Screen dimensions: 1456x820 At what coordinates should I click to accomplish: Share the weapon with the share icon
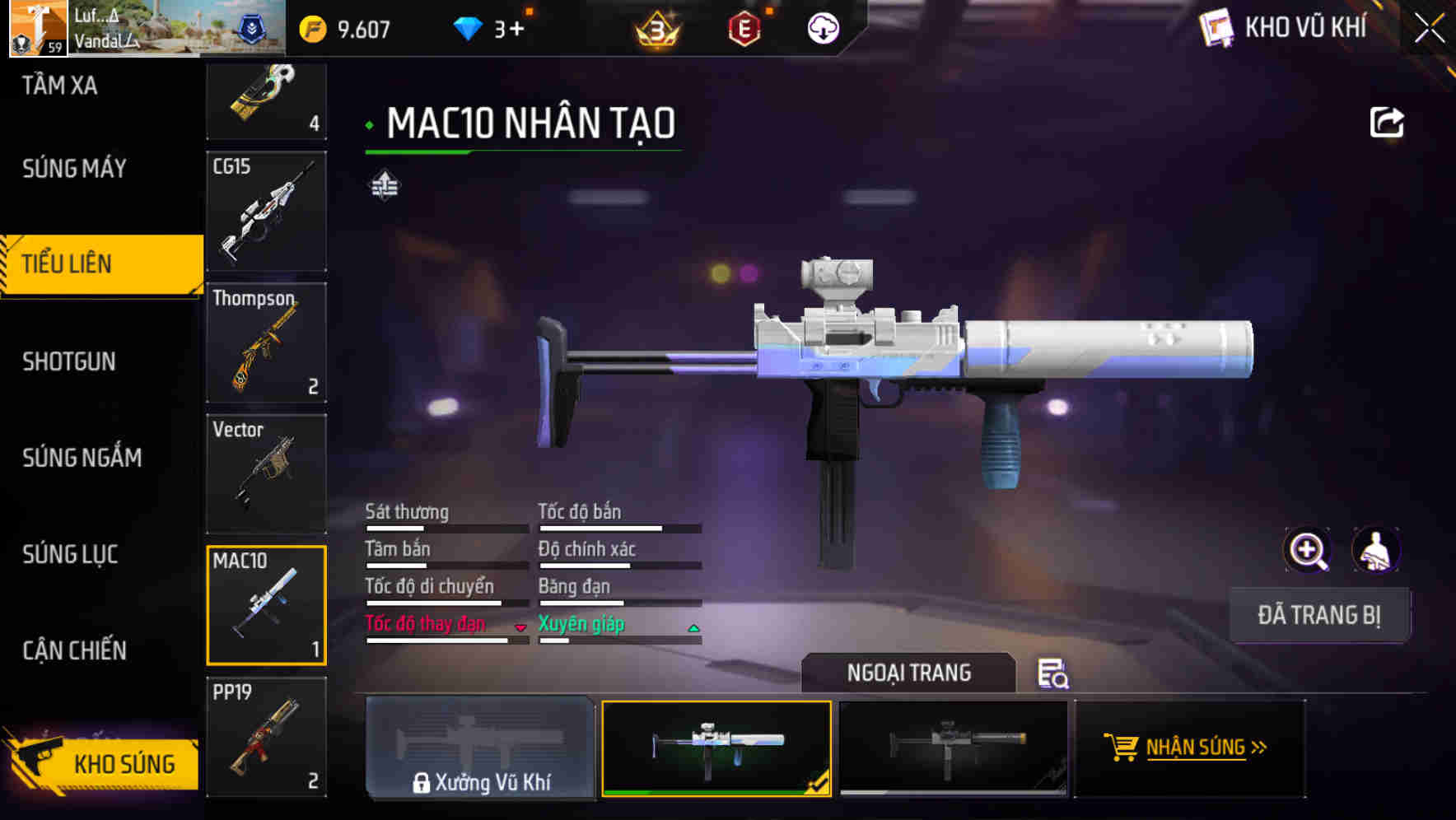[x=1386, y=123]
